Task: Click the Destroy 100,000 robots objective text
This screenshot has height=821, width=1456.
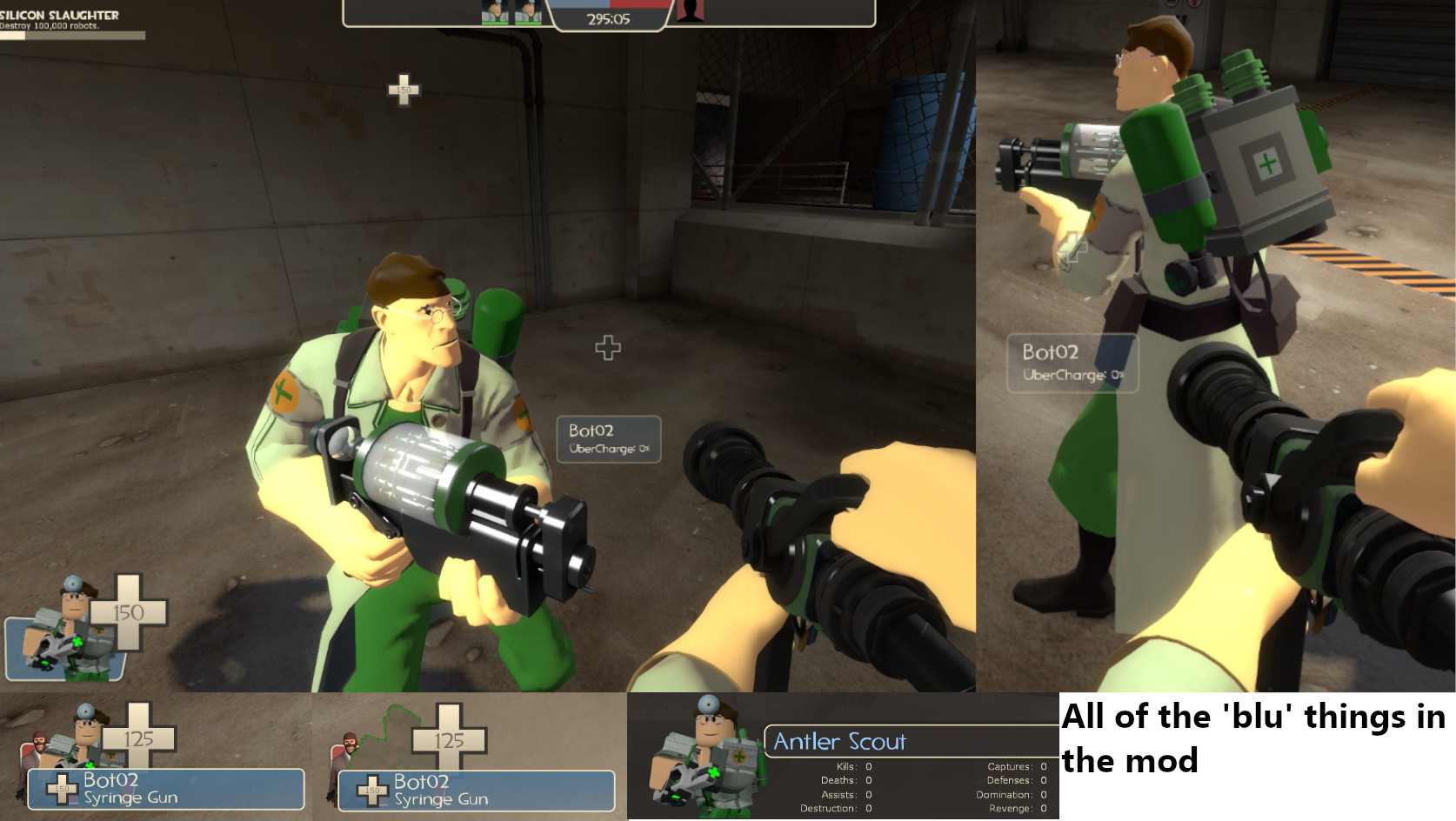Action: 48,27
